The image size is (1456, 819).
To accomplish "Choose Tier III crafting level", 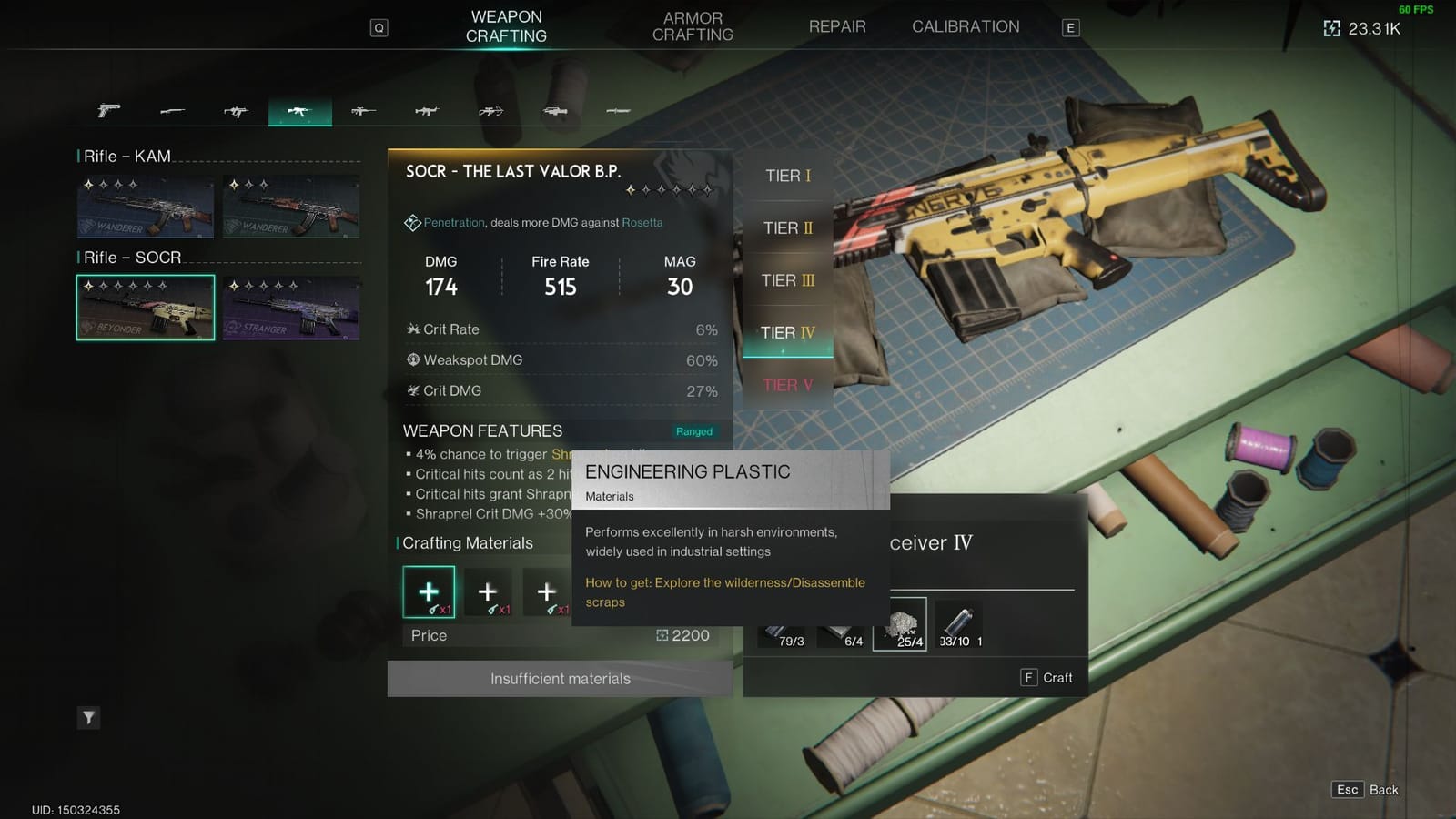I will point(788,280).
